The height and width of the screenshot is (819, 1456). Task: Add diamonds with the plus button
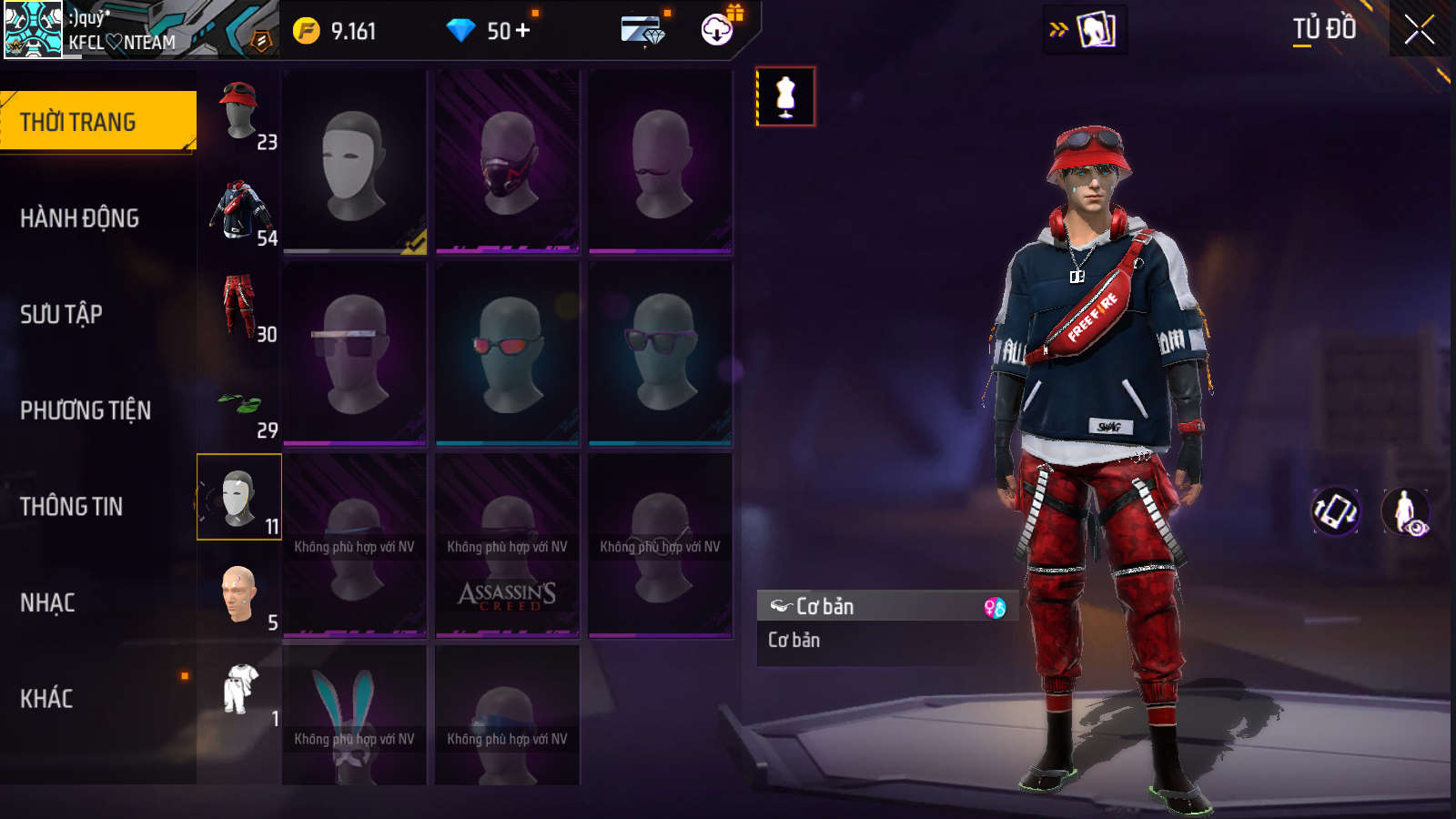(x=522, y=31)
